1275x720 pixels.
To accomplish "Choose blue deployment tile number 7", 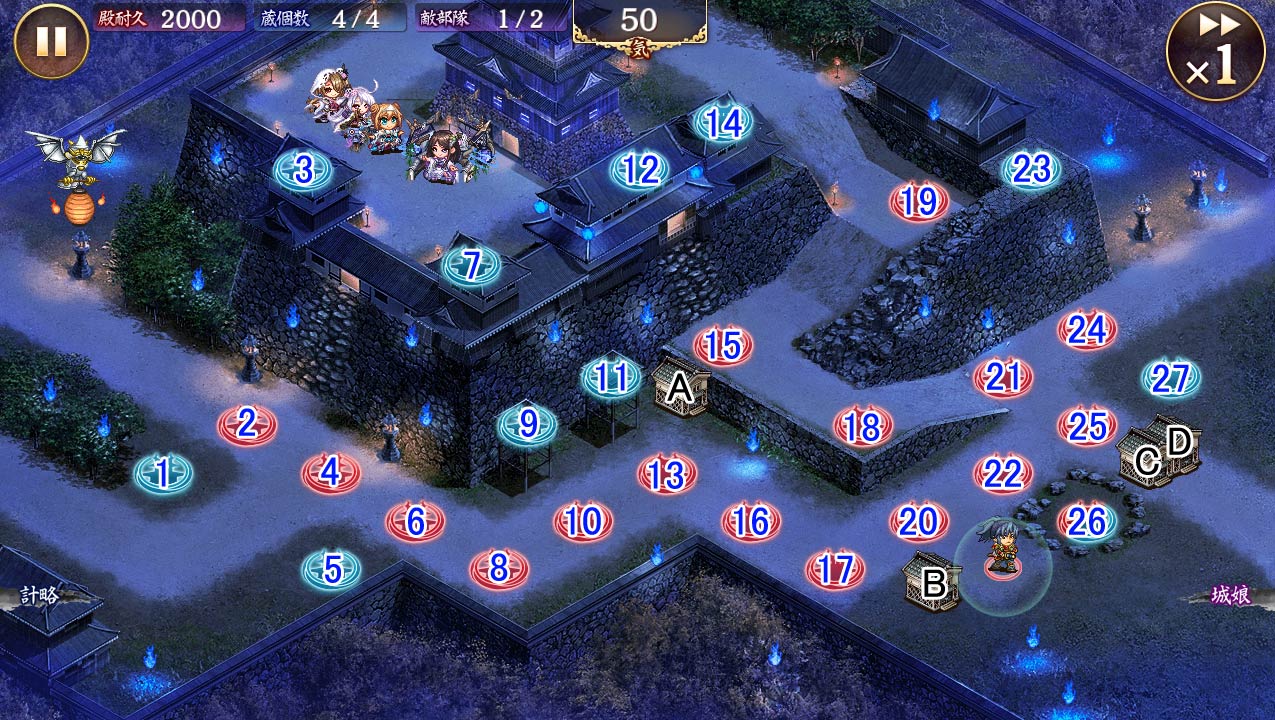I will point(470,266).
